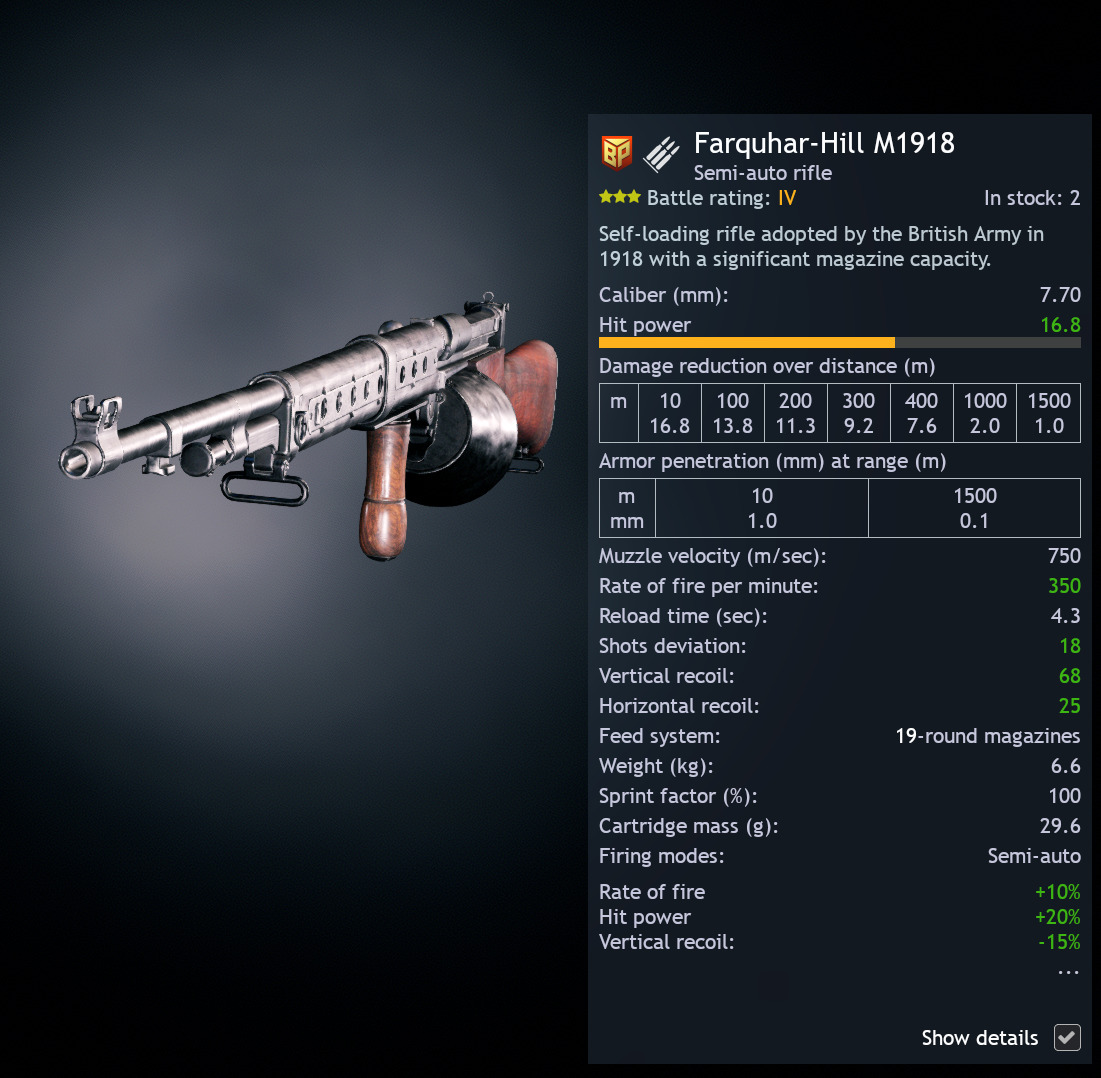Viewport: 1101px width, 1078px height.
Task: Toggle the Show details checkbox
Action: point(1067,1038)
